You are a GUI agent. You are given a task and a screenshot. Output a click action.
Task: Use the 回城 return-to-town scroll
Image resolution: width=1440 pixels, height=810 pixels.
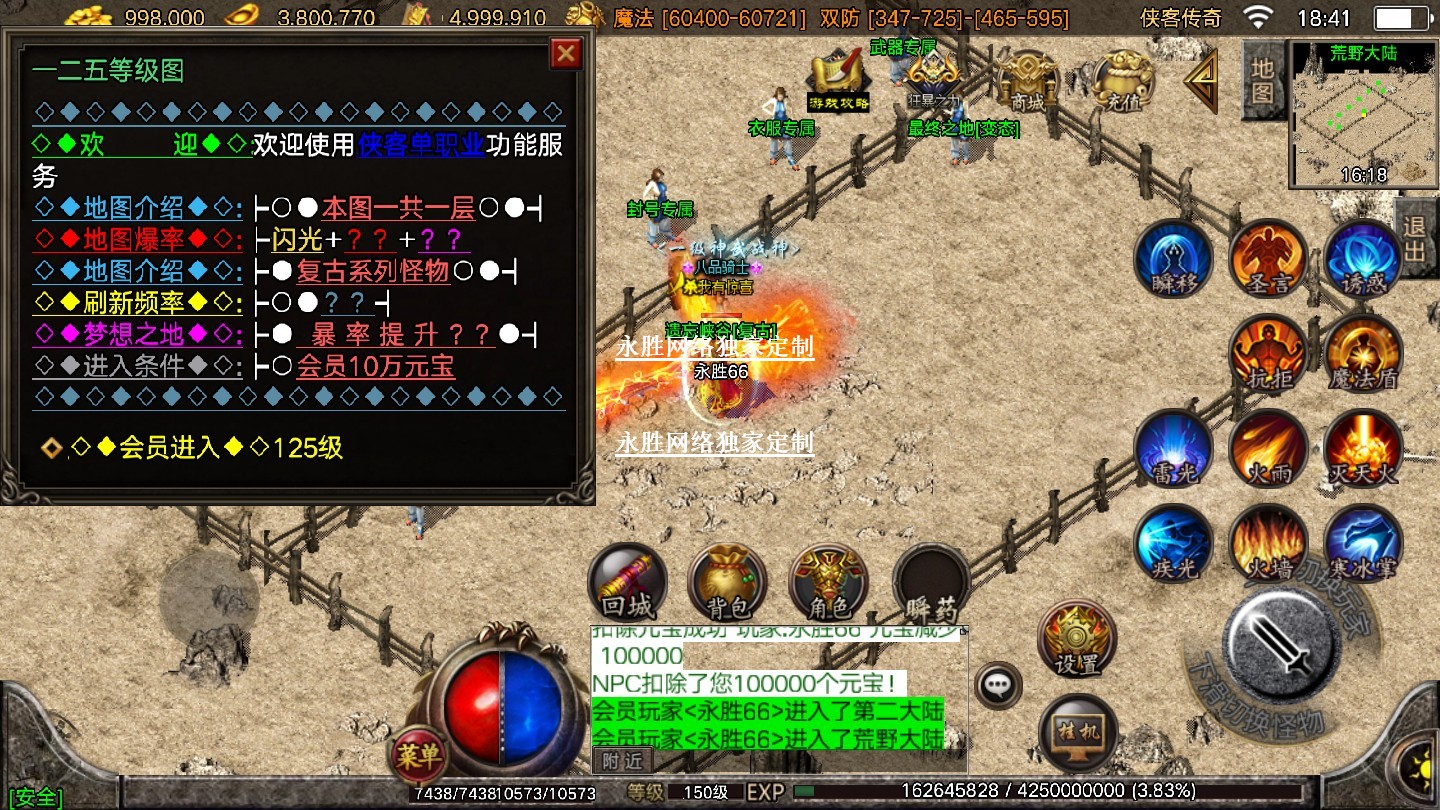tap(627, 582)
